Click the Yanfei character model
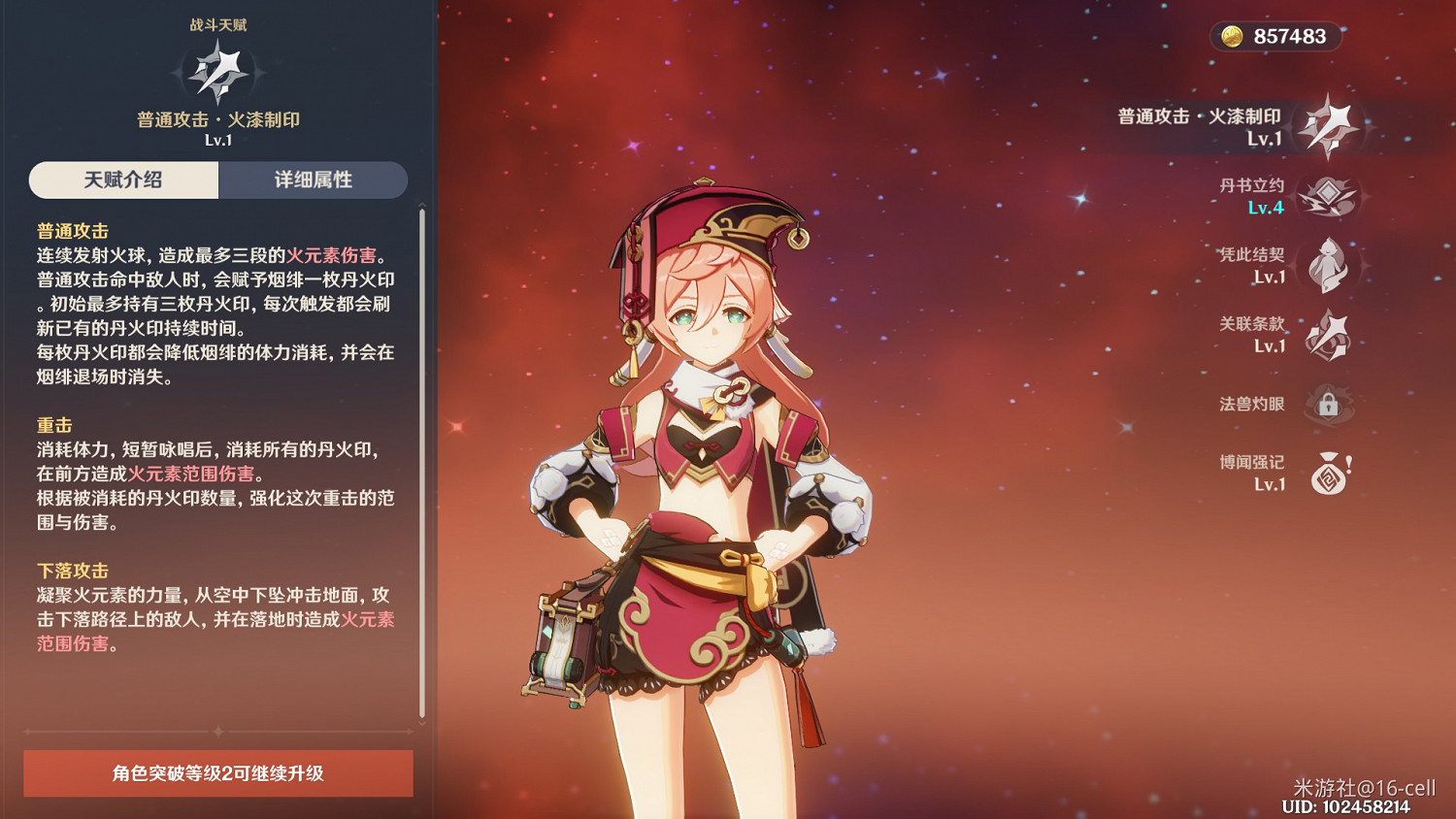The width and height of the screenshot is (1456, 819). [709, 437]
